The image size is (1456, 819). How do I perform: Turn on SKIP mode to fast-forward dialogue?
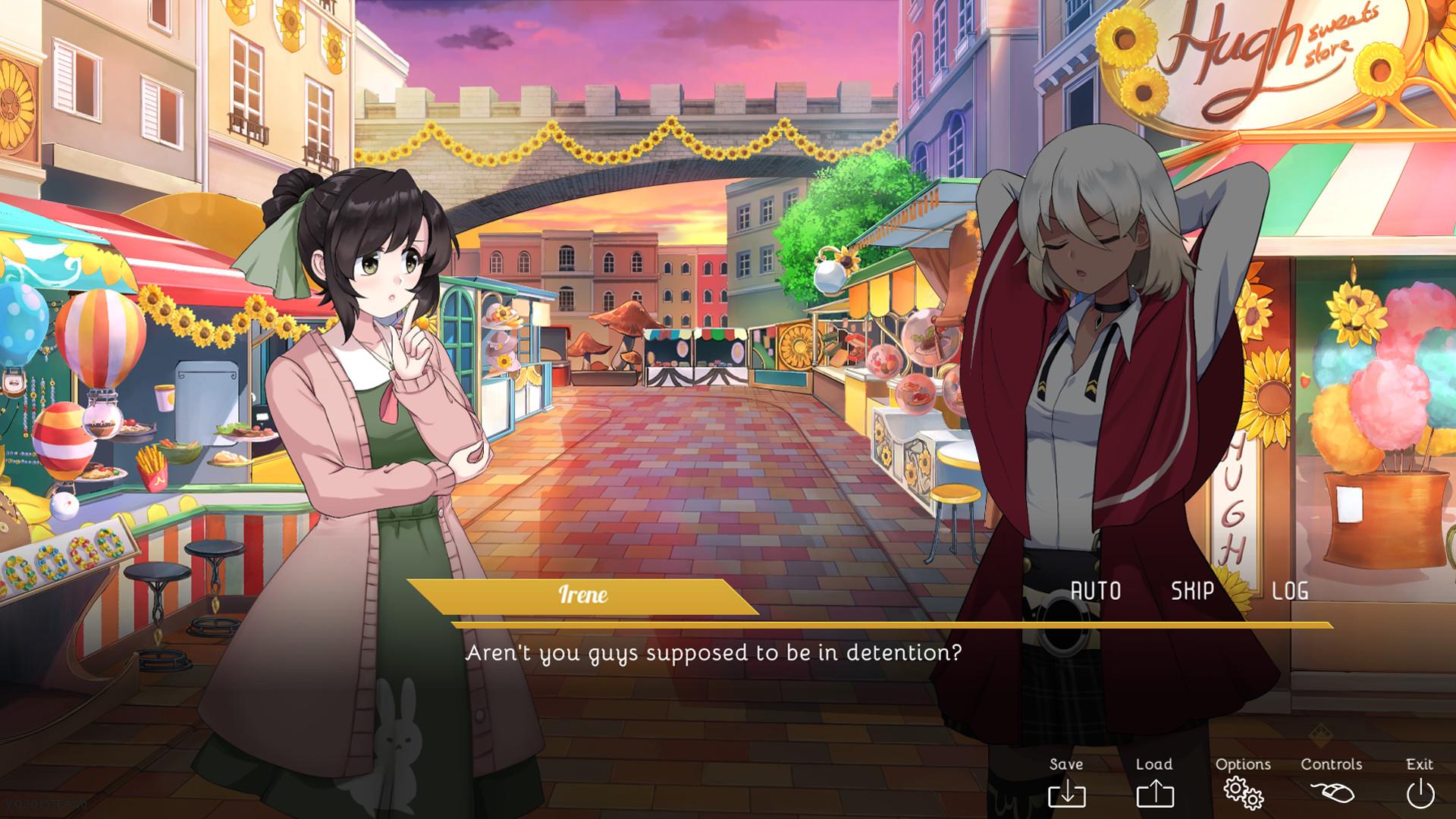[x=1191, y=590]
